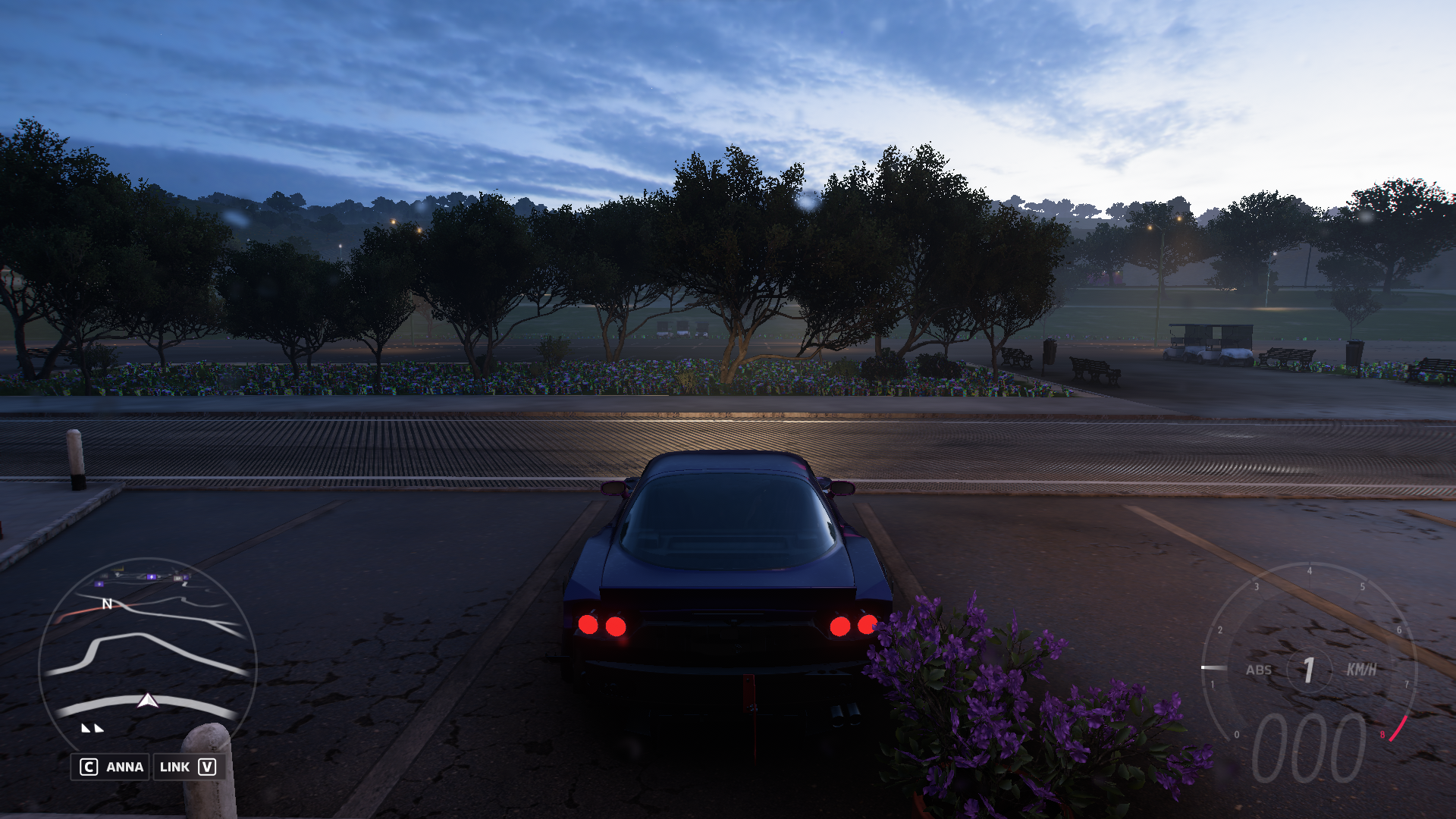
Task: Select the player arrow on the minimap
Action: click(148, 700)
